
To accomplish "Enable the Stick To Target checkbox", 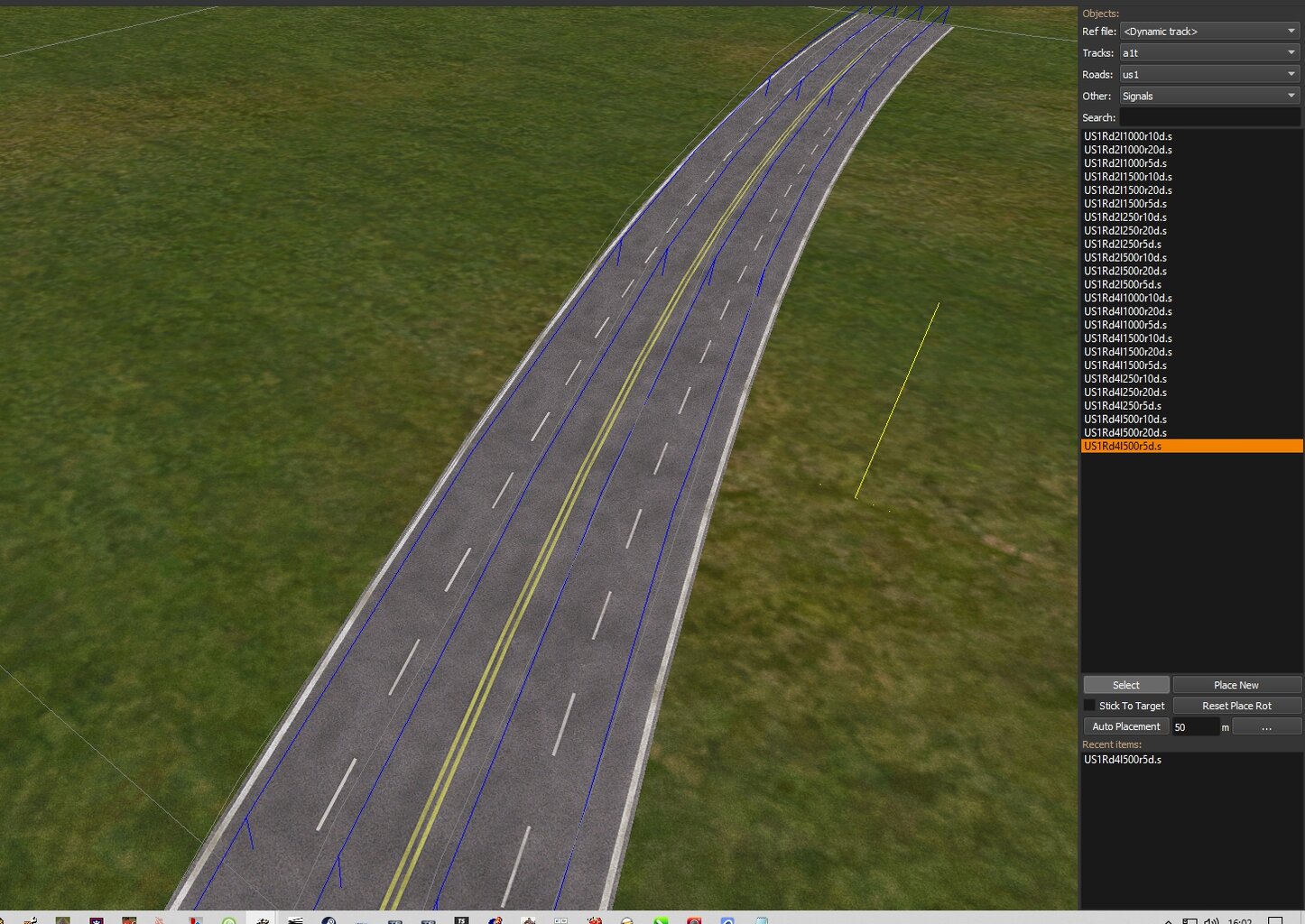I will (1090, 705).
